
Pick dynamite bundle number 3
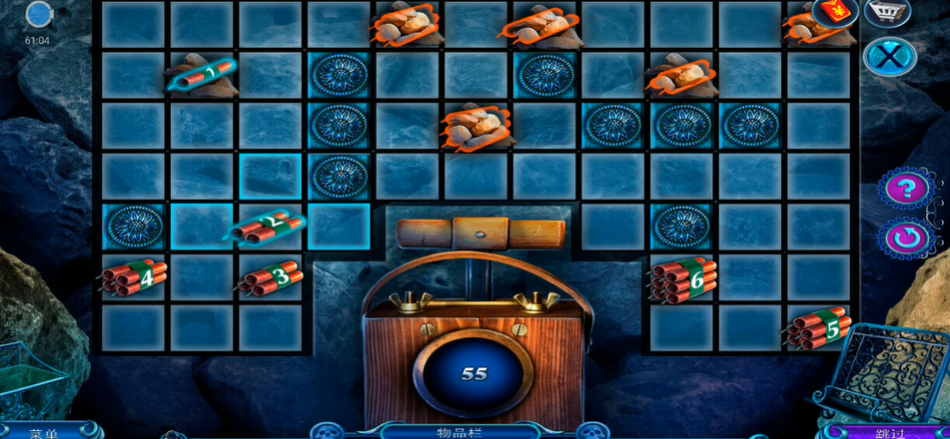pyautogui.click(x=271, y=277)
